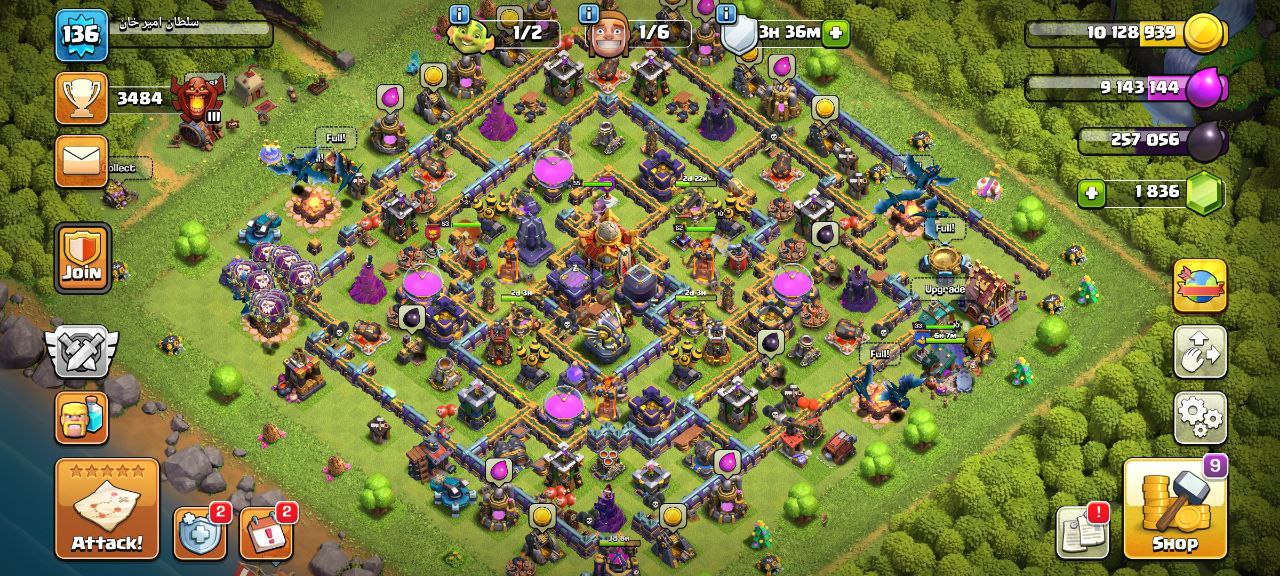Open the mail inbox envelope
This screenshot has width=1280, height=576.
(x=82, y=161)
